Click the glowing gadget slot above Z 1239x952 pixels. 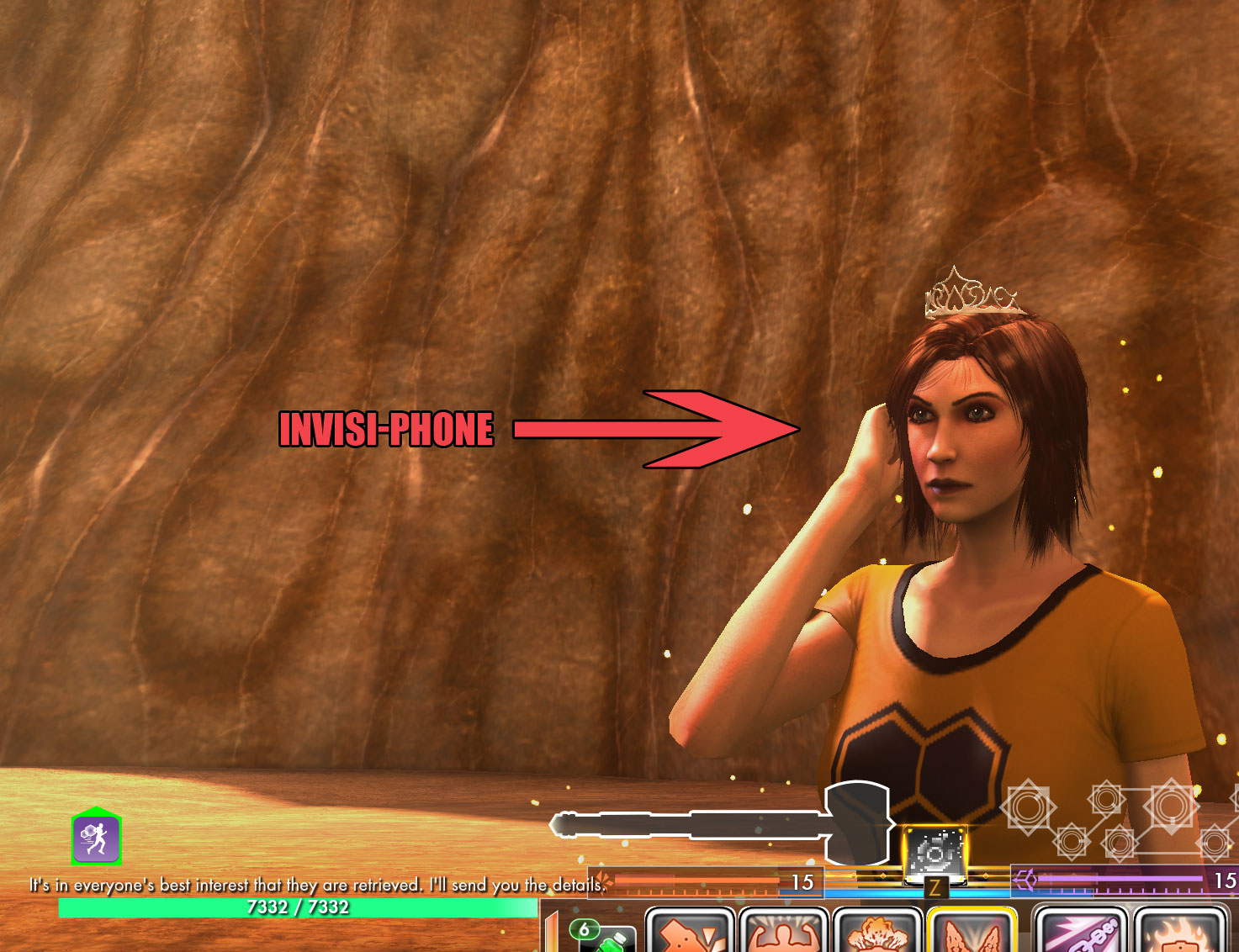[935, 854]
